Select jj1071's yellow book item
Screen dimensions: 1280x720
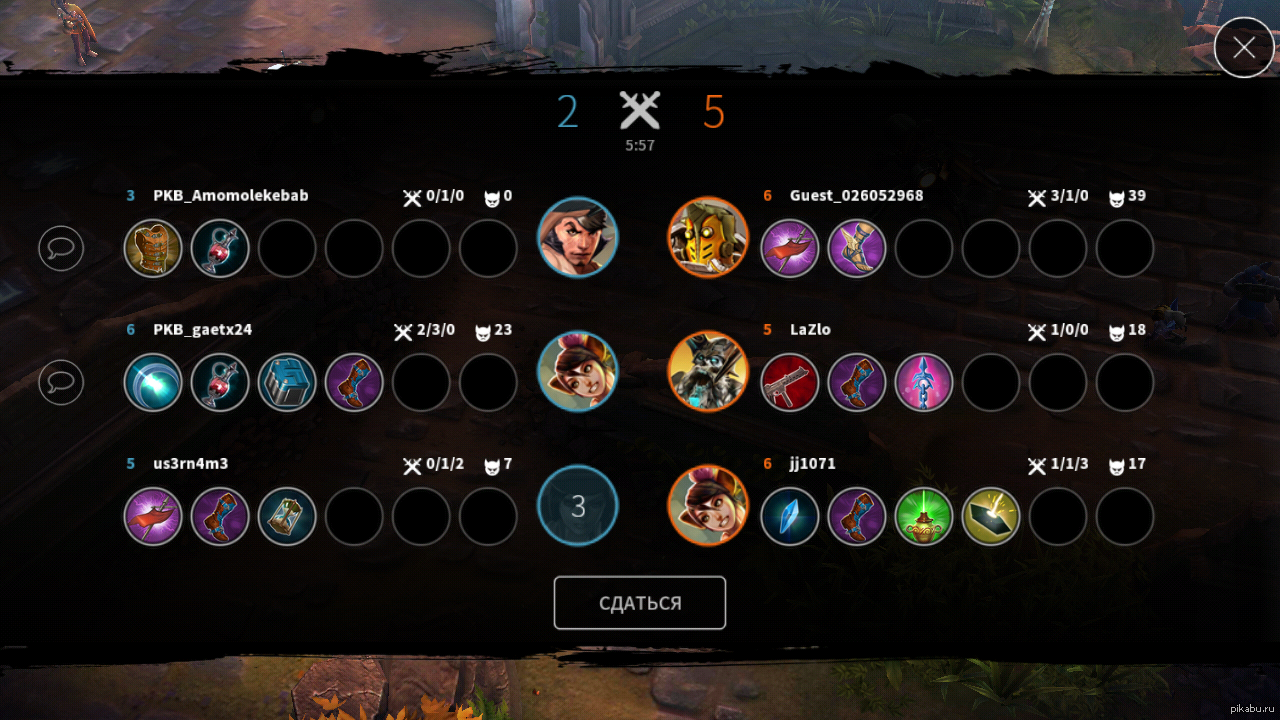[991, 516]
